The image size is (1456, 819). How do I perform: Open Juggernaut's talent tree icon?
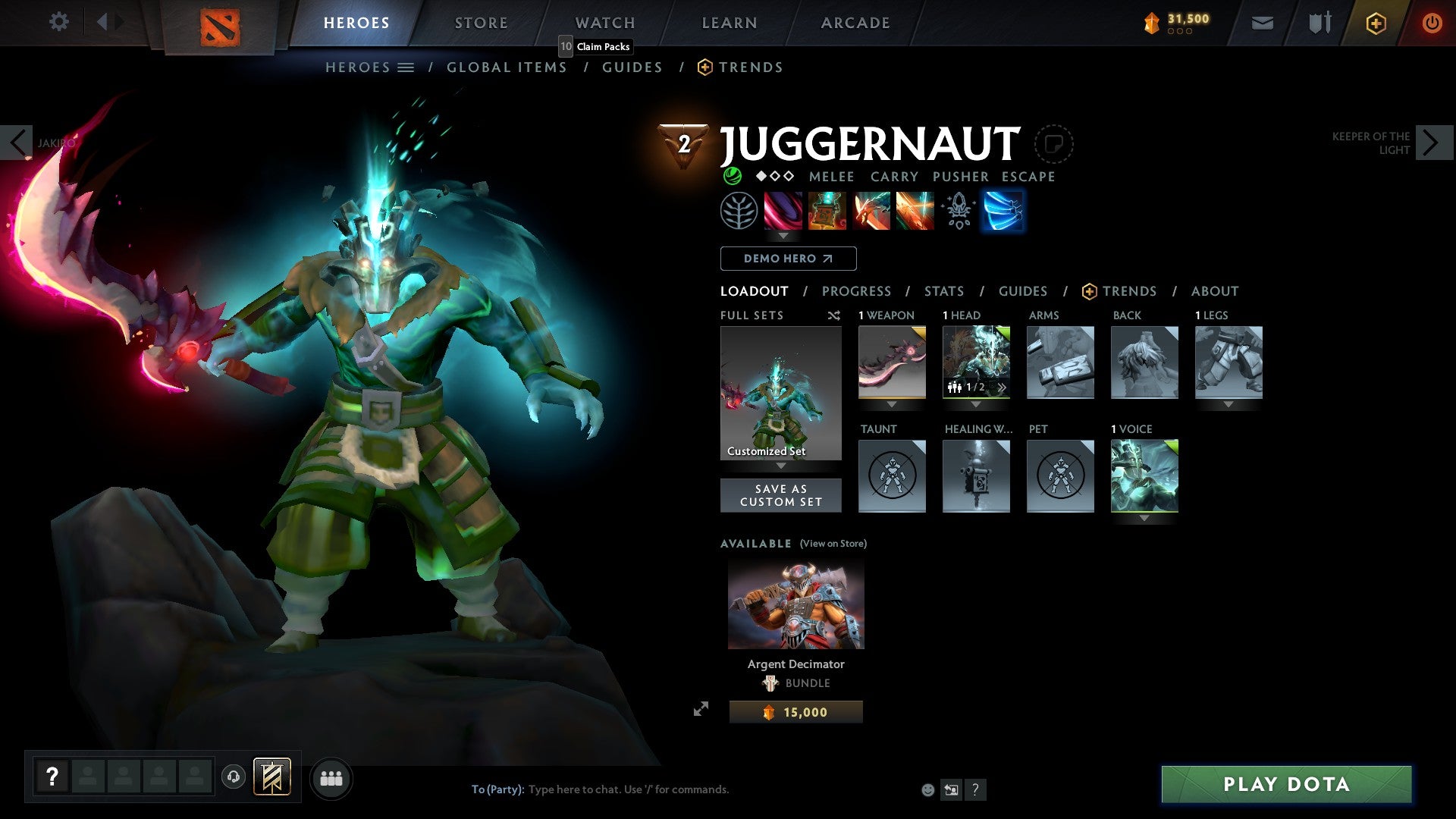738,212
